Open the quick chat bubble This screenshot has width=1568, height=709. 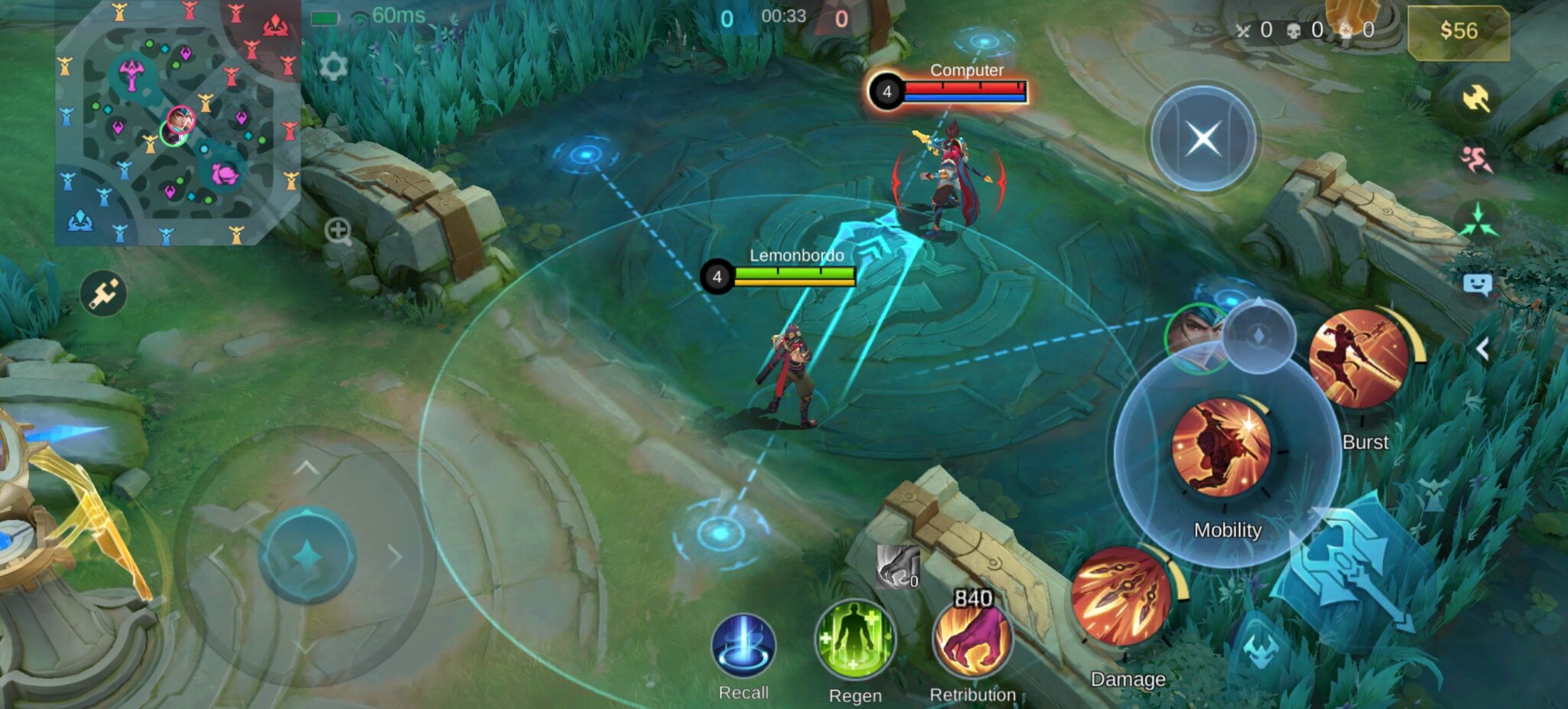(x=1477, y=285)
